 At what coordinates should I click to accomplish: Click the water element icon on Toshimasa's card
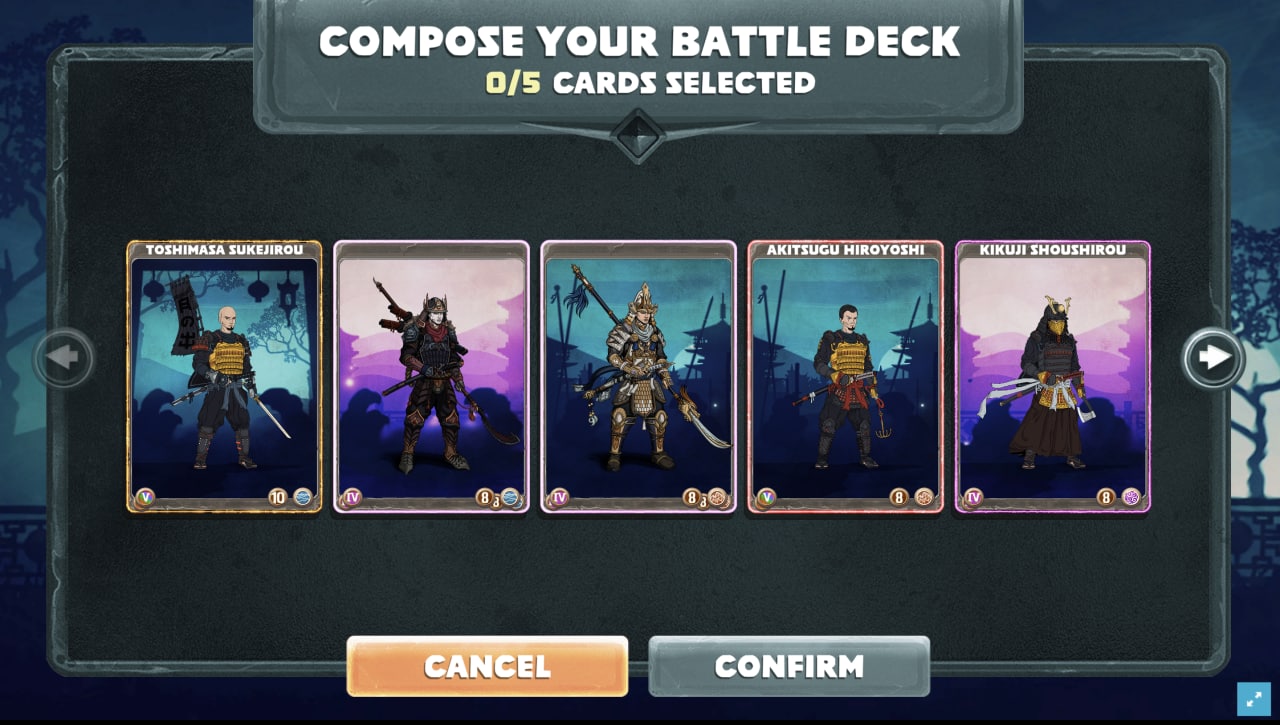tap(305, 497)
